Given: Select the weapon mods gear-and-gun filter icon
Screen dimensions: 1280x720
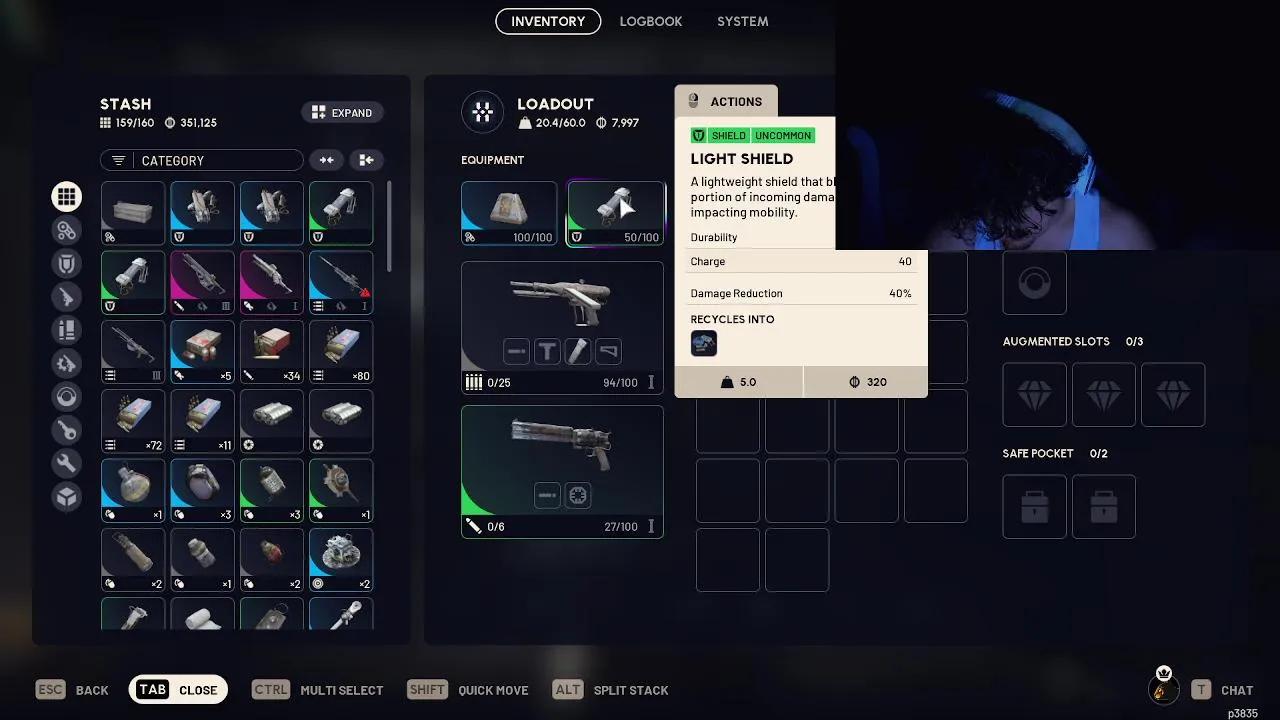Looking at the screenshot, I should tap(66, 363).
